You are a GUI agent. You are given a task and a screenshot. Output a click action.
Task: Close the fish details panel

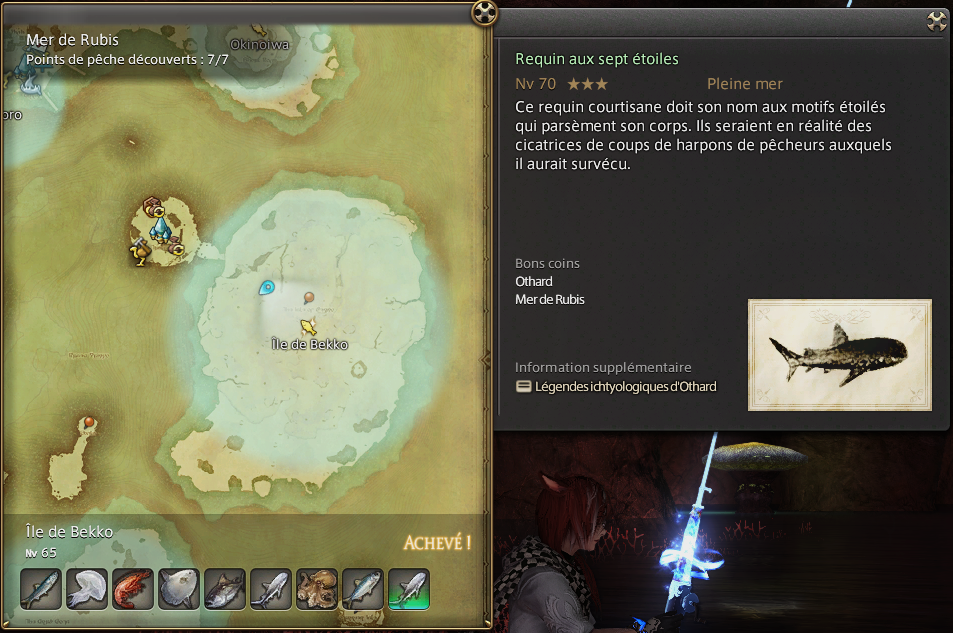coord(937,21)
